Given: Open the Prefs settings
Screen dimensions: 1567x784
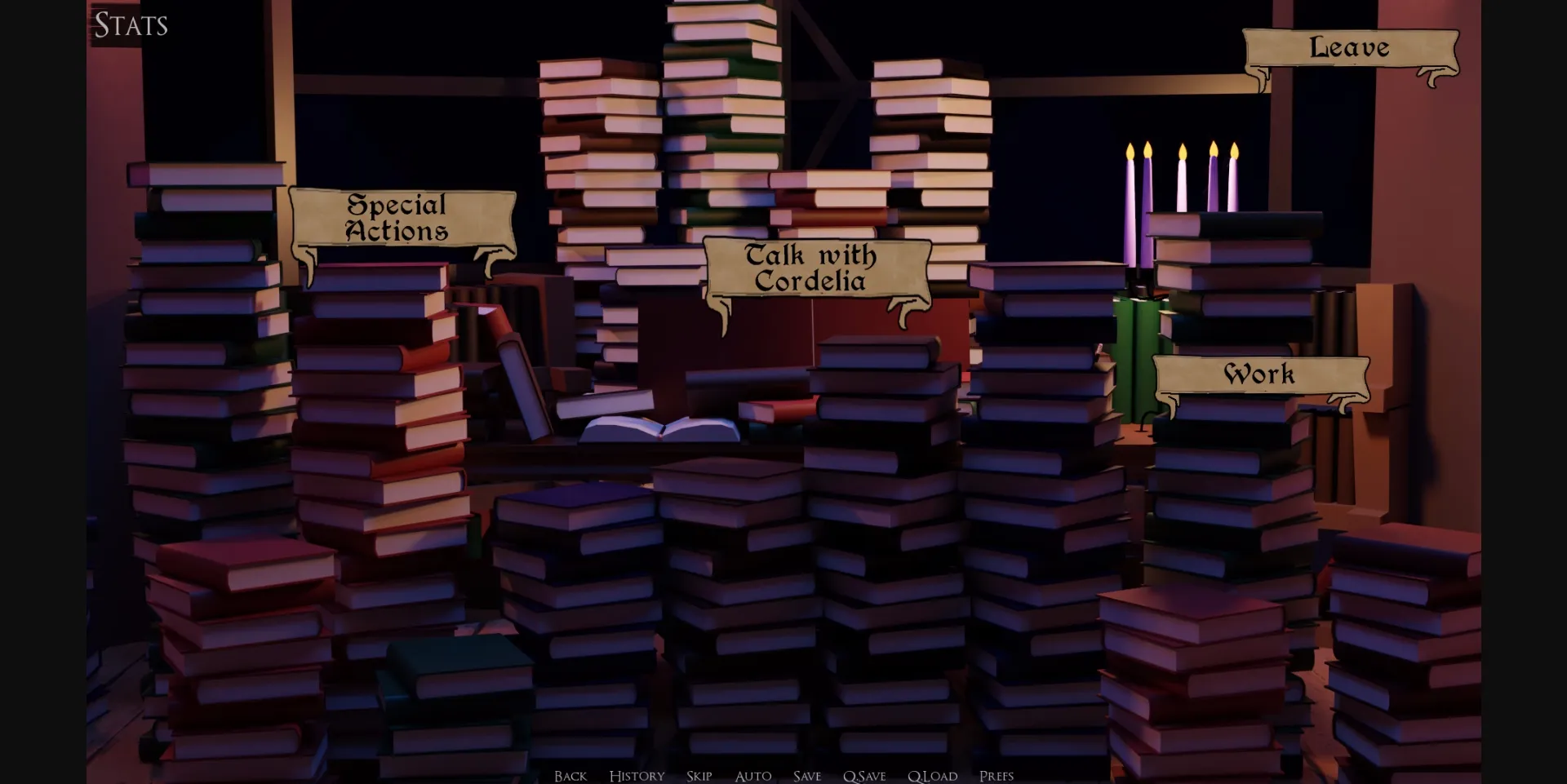Looking at the screenshot, I should (997, 776).
